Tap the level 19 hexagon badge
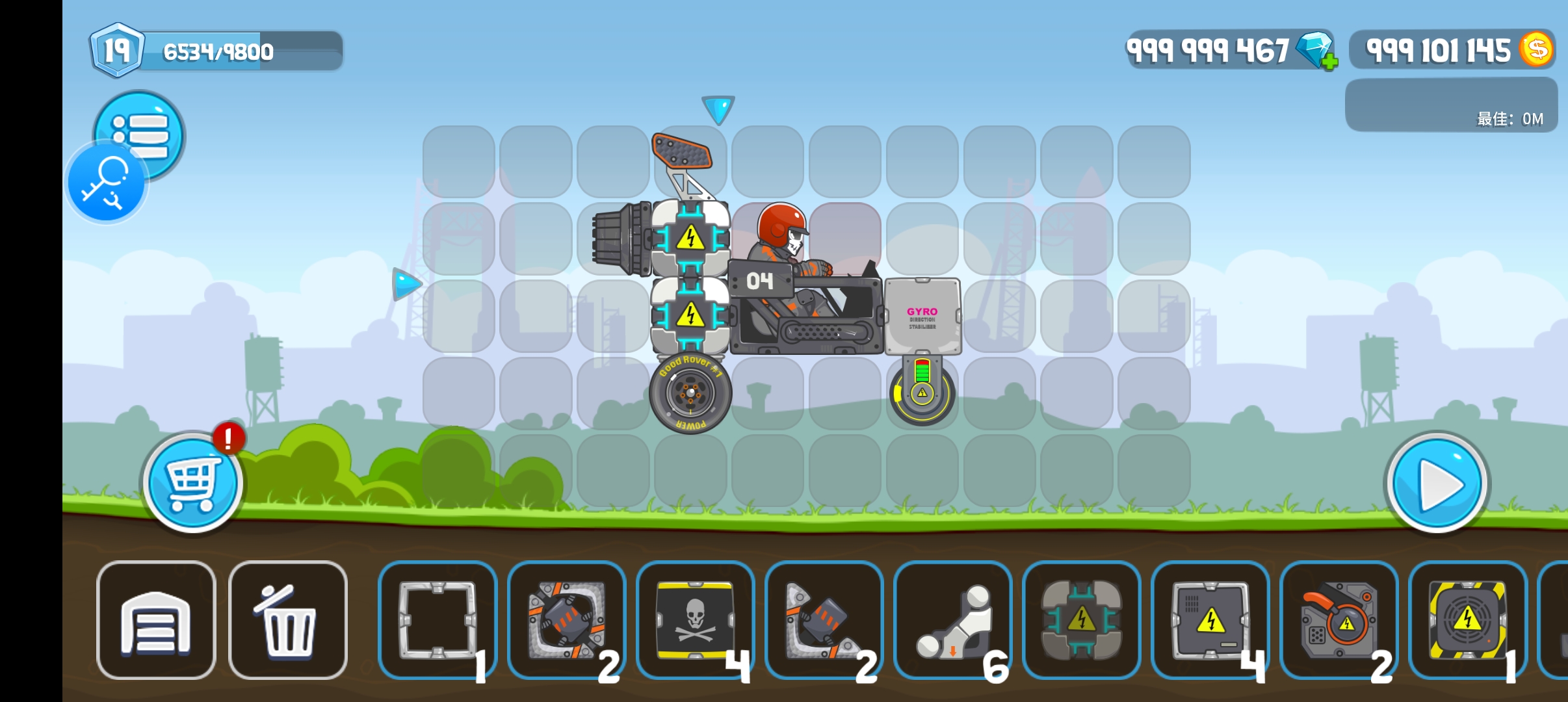The image size is (1568, 702). point(117,50)
